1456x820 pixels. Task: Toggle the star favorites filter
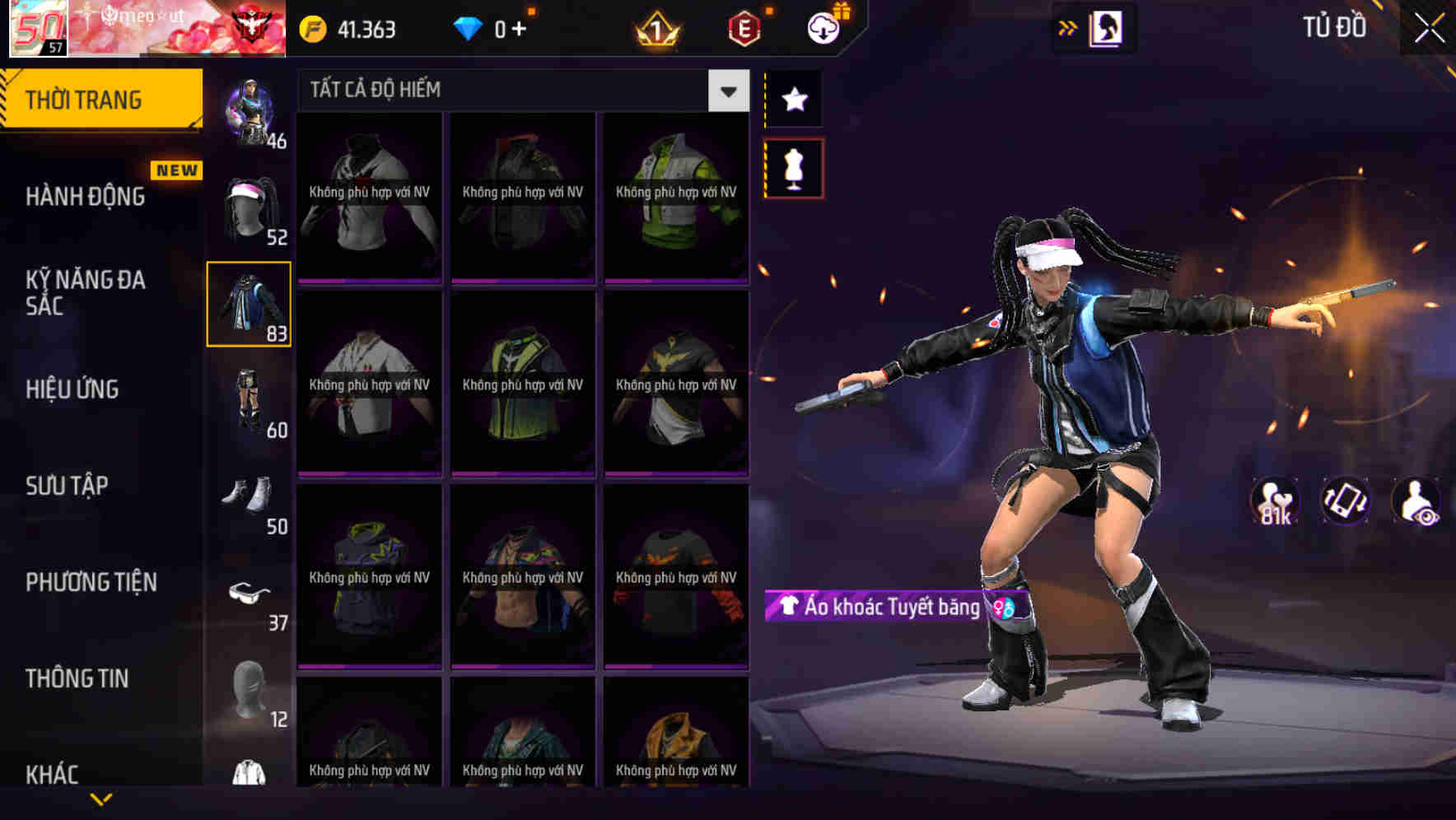click(x=793, y=100)
